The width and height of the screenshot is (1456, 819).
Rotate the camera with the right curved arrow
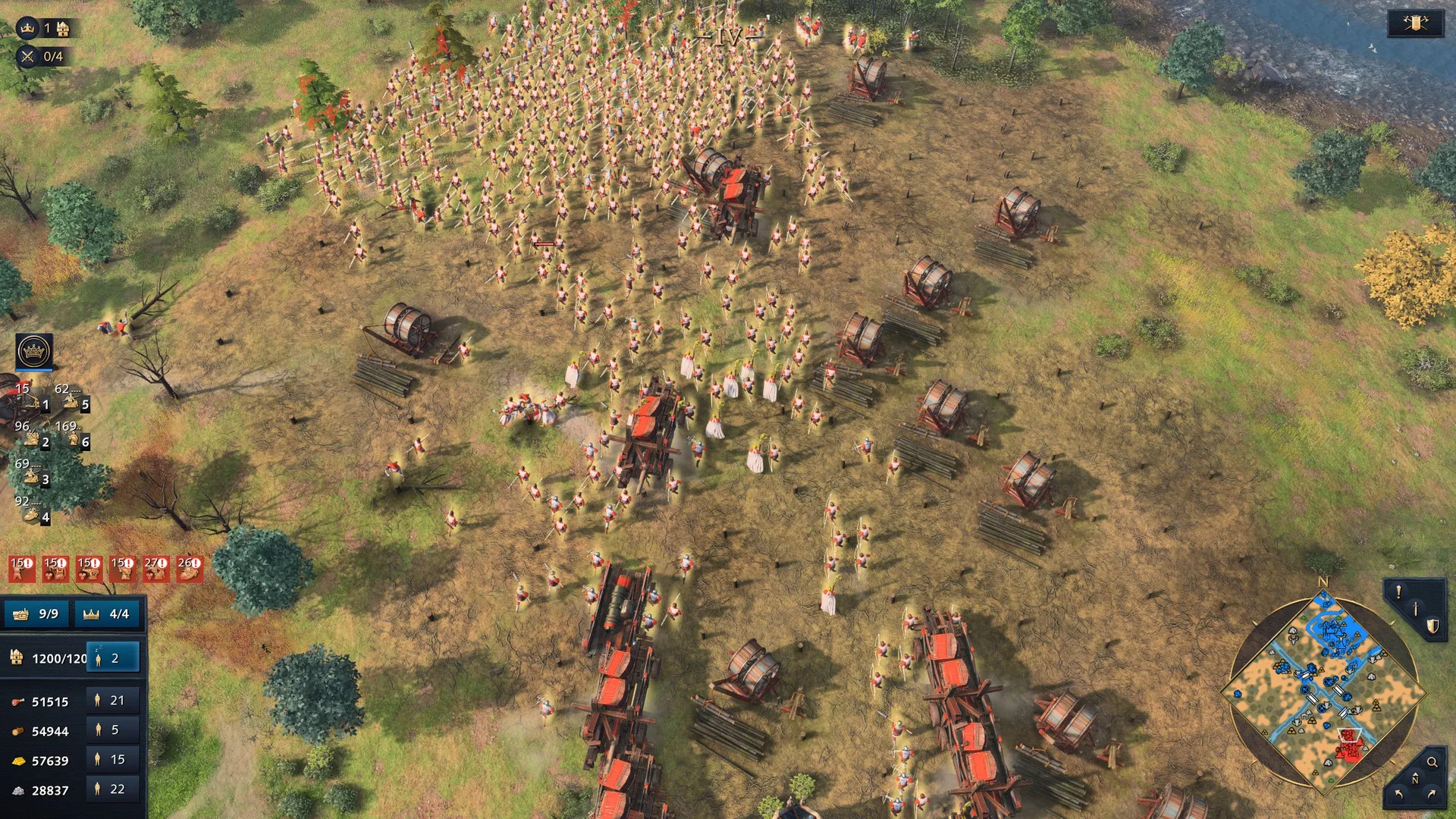point(1432,794)
